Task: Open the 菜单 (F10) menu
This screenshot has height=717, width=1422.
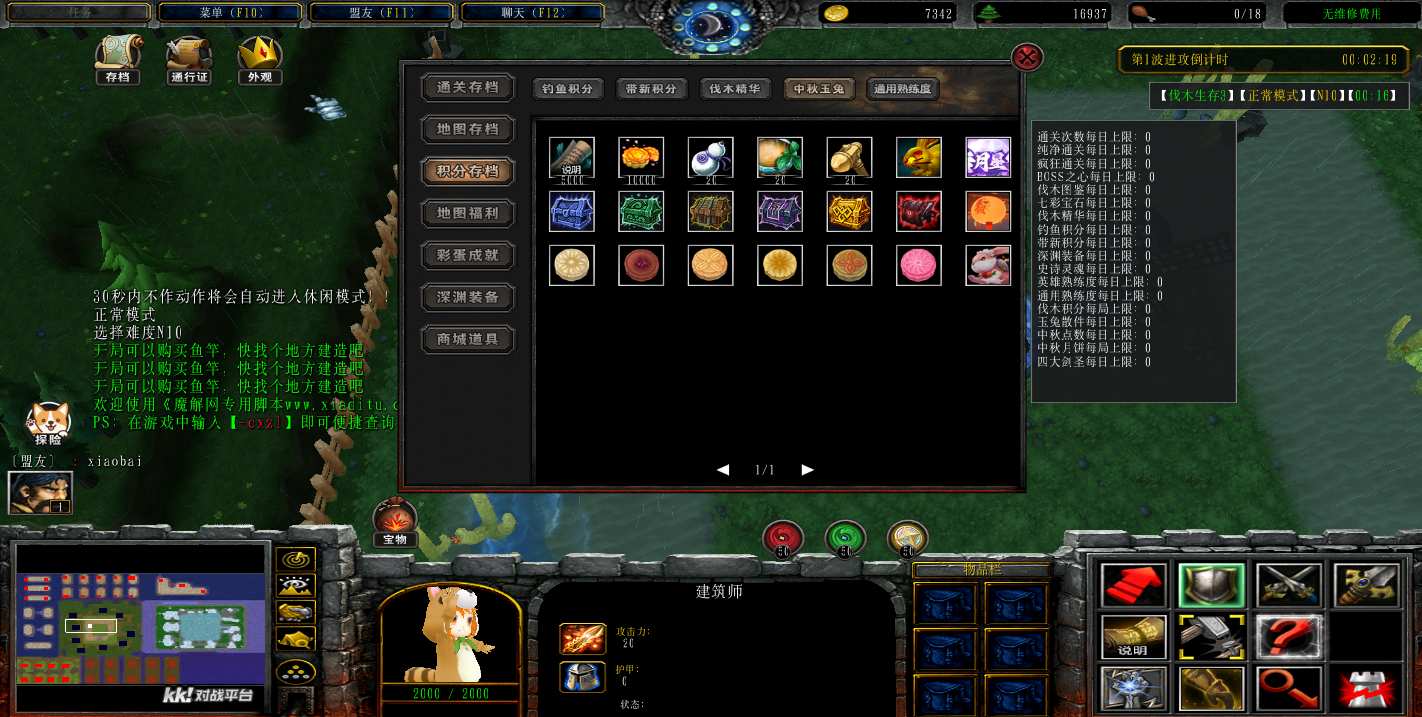Action: [x=230, y=13]
